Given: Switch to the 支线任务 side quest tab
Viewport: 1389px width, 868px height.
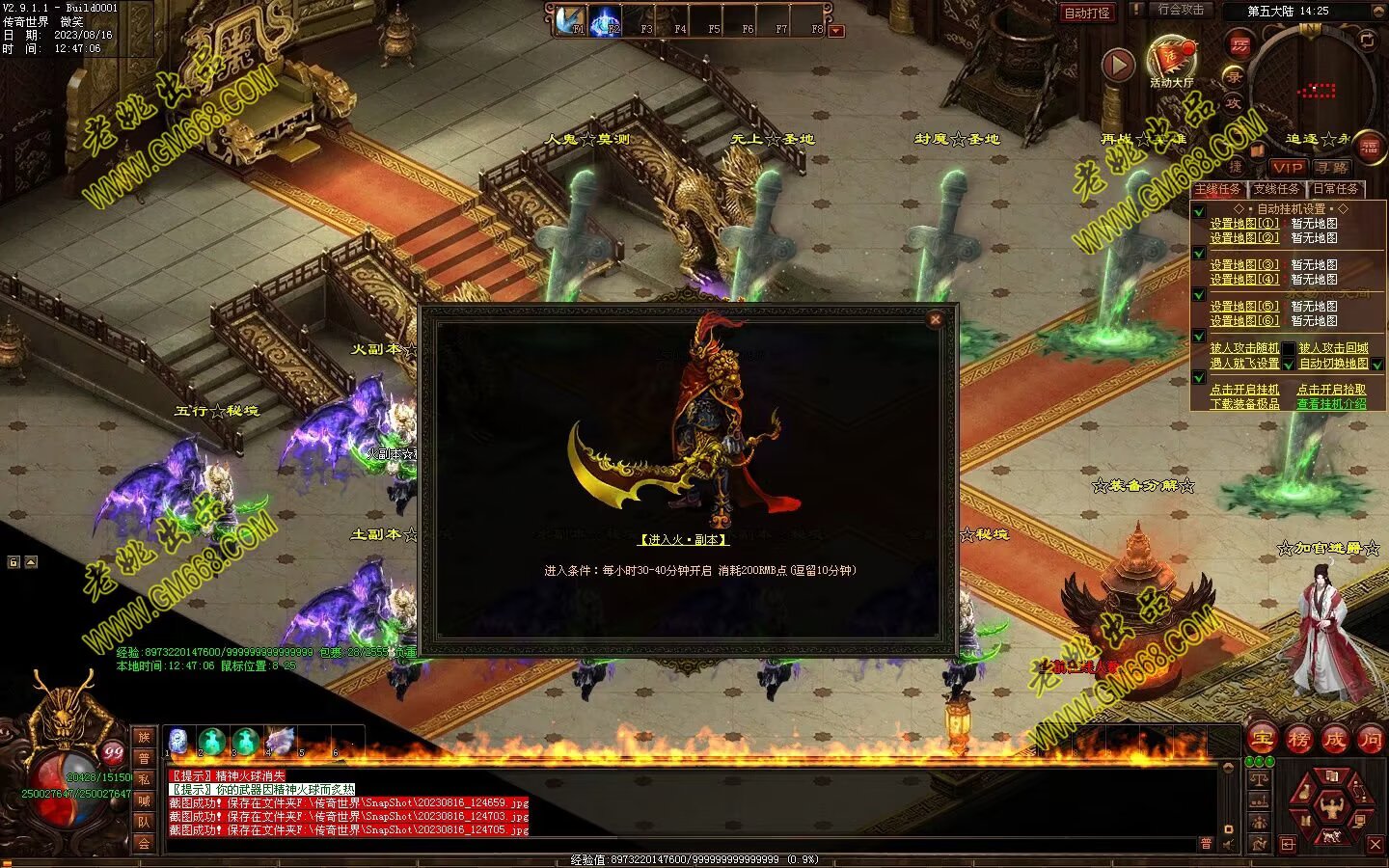Looking at the screenshot, I should [x=1276, y=189].
